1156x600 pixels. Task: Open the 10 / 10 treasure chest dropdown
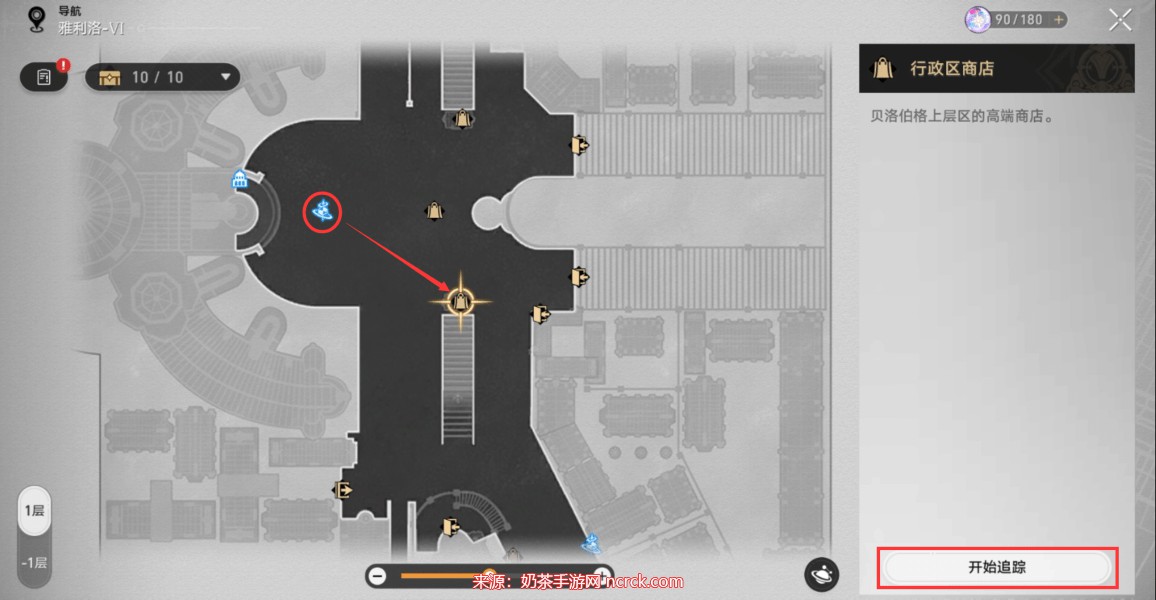pos(162,77)
